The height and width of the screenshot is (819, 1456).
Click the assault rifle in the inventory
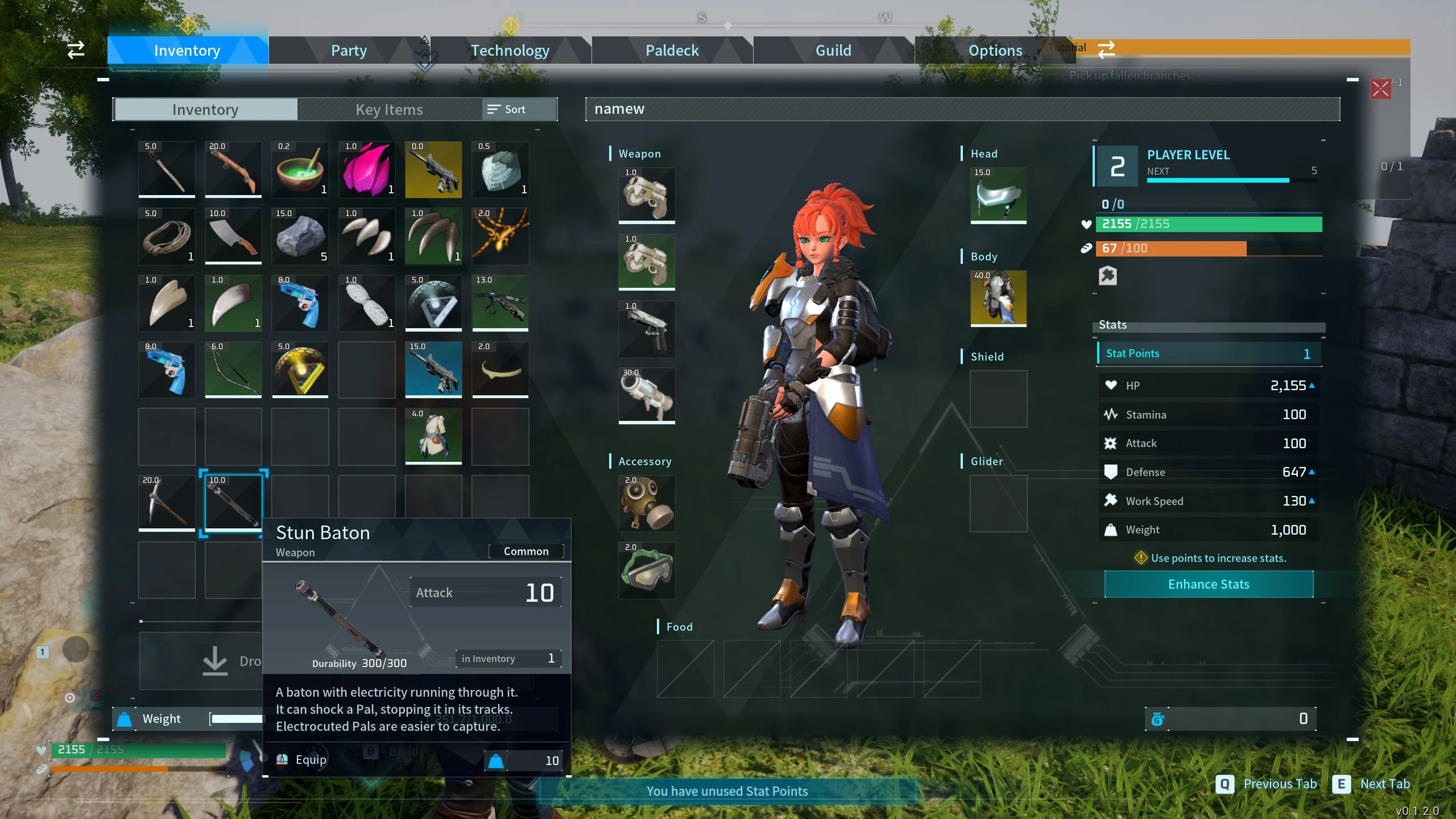click(x=433, y=370)
